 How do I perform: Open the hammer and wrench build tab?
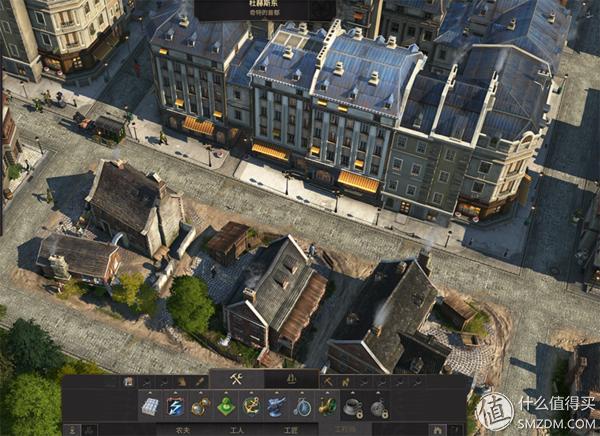tap(237, 379)
